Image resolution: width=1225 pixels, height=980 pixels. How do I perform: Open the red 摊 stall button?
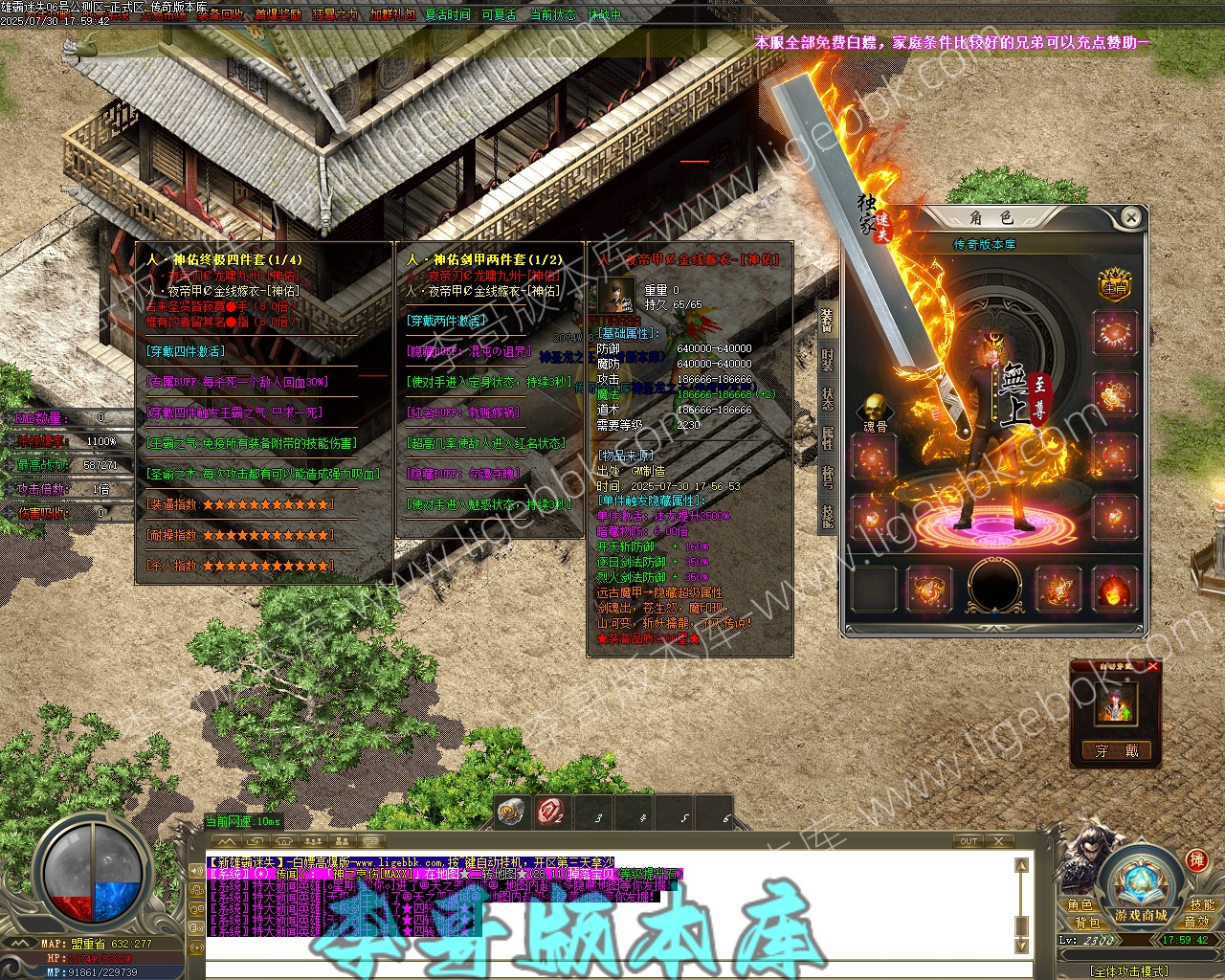click(1196, 859)
